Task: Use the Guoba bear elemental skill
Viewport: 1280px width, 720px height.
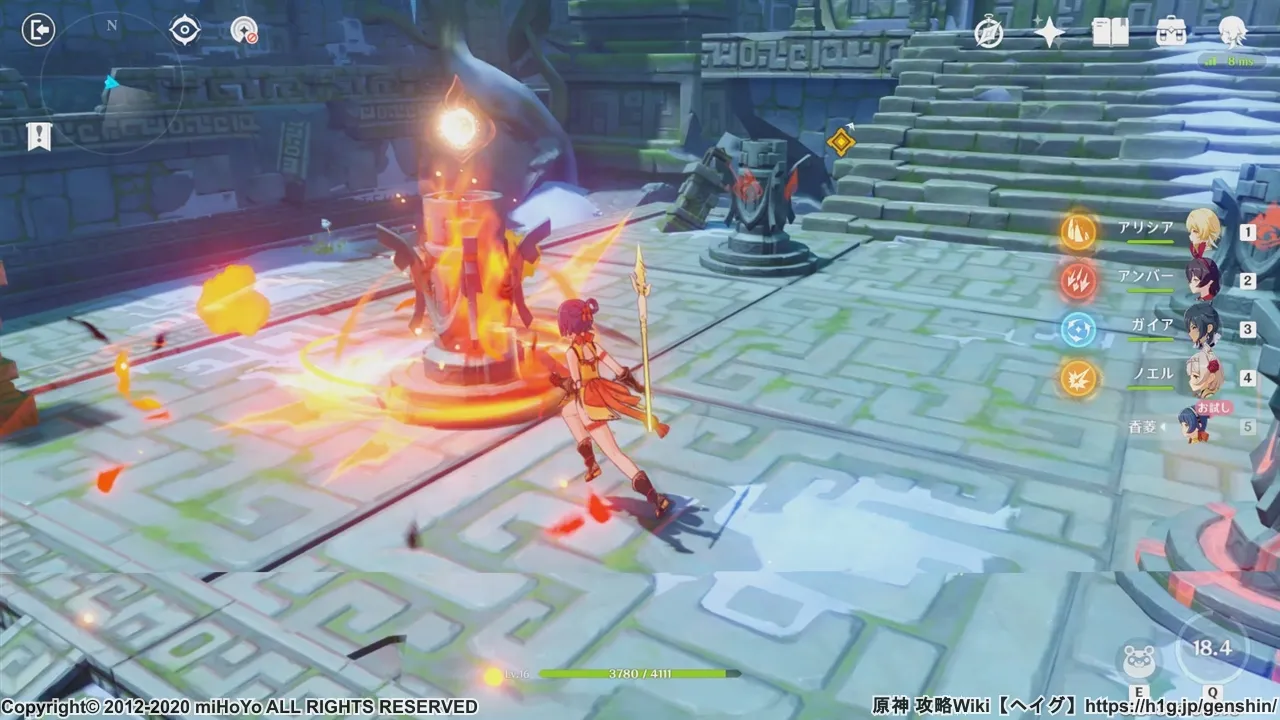Action: pyautogui.click(x=1139, y=660)
